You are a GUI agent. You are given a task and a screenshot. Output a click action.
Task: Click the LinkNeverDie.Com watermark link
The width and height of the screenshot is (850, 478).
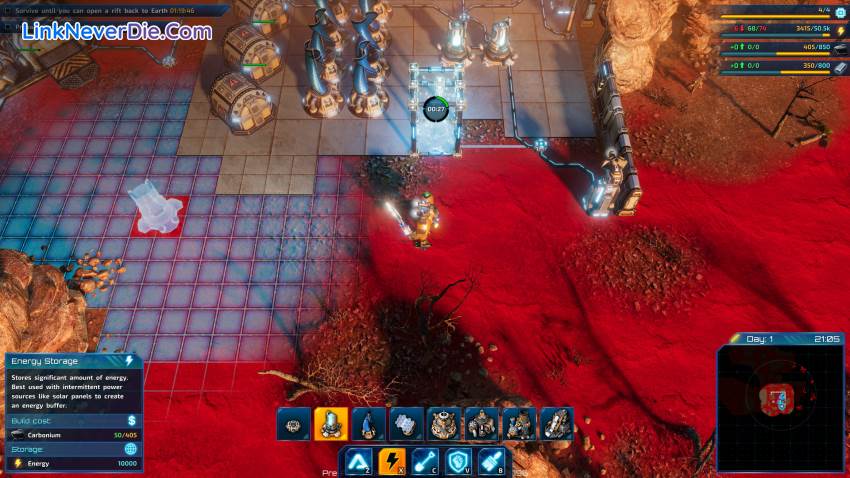(117, 32)
